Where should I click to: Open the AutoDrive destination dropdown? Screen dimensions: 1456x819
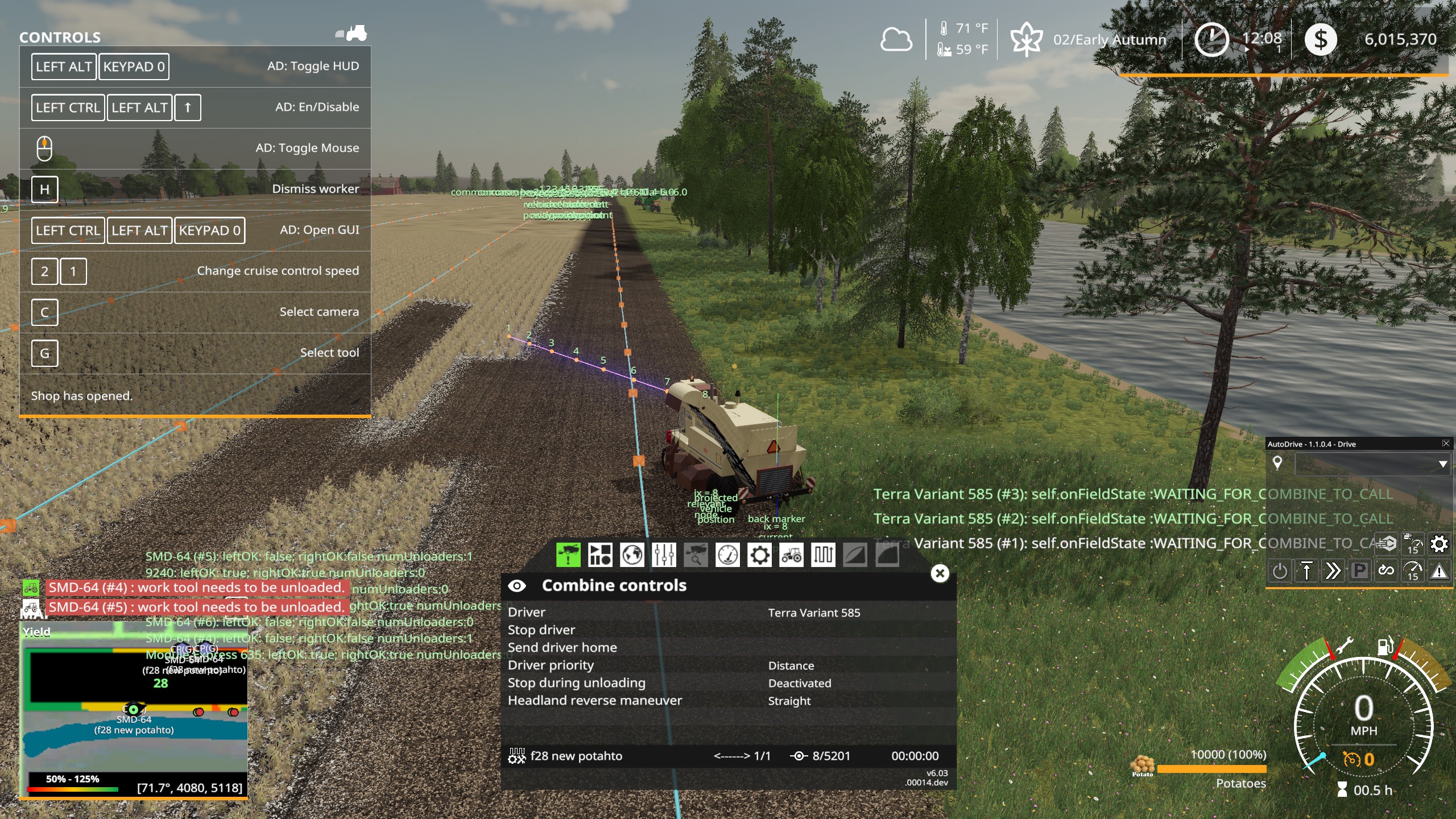click(x=1442, y=464)
